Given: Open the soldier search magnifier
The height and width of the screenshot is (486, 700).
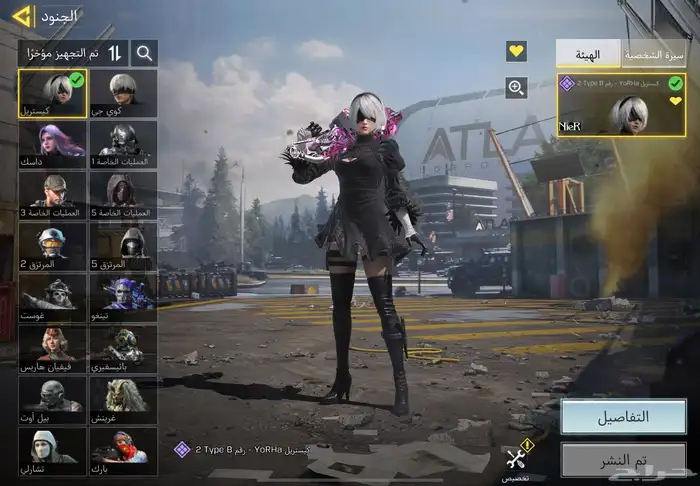Looking at the screenshot, I should pyautogui.click(x=144, y=53).
